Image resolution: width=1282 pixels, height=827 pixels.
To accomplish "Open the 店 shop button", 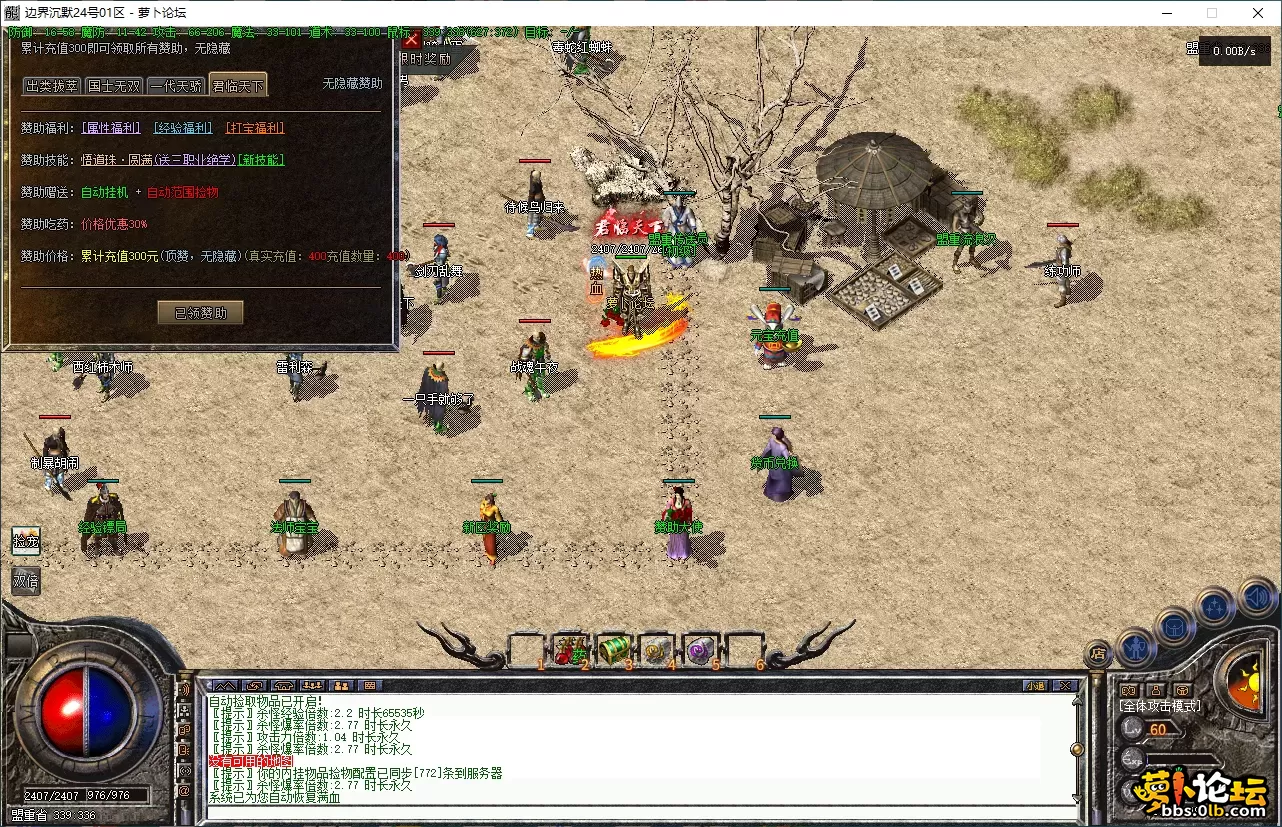I will pos(1097,654).
